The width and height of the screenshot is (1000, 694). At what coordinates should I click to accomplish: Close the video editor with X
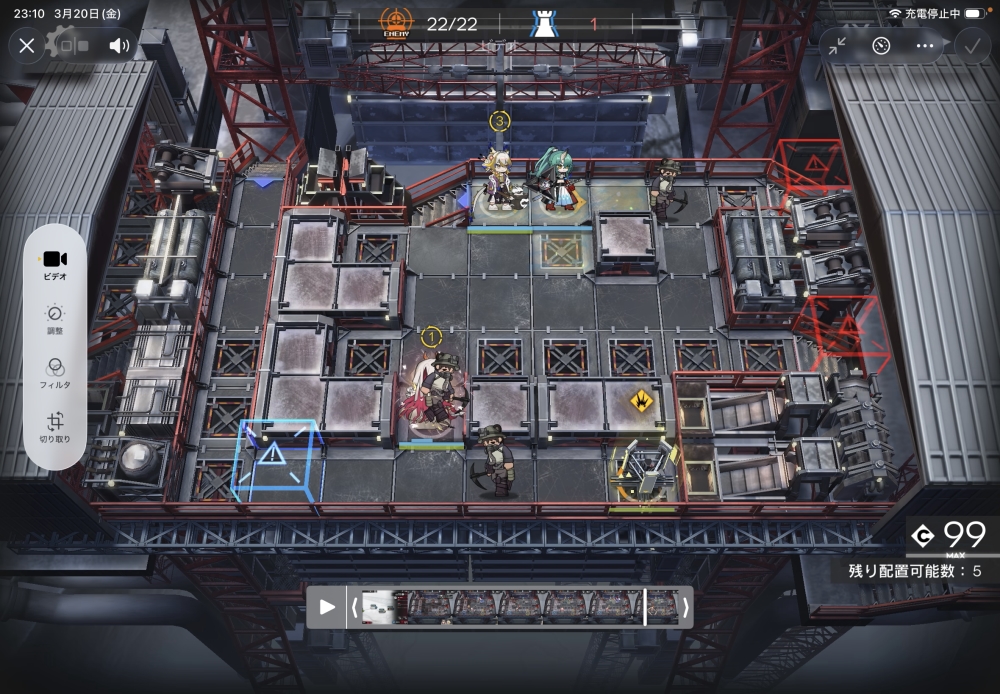tap(27, 45)
